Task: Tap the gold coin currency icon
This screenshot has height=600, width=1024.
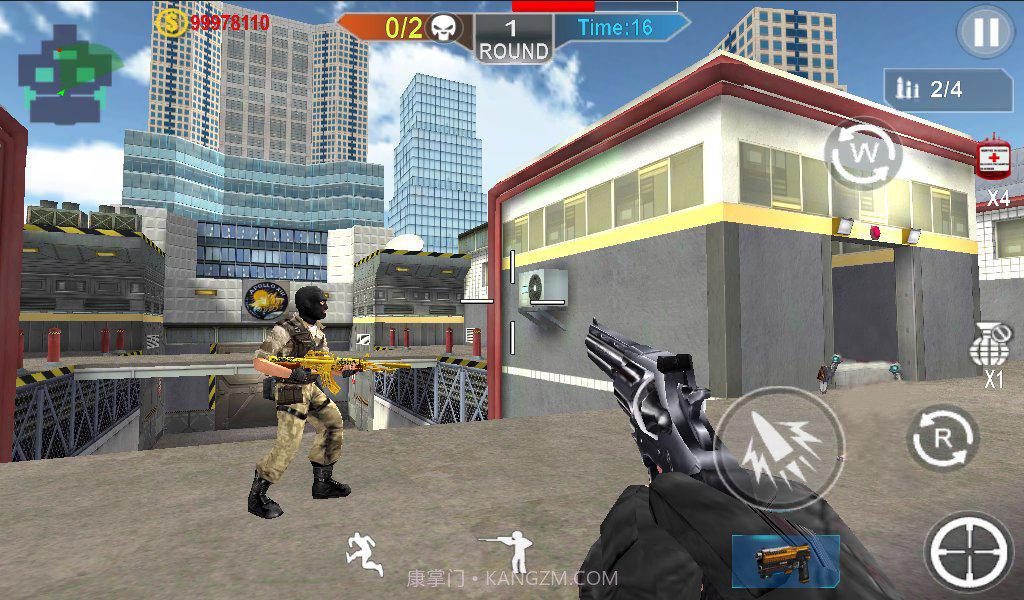Action: coord(171,22)
